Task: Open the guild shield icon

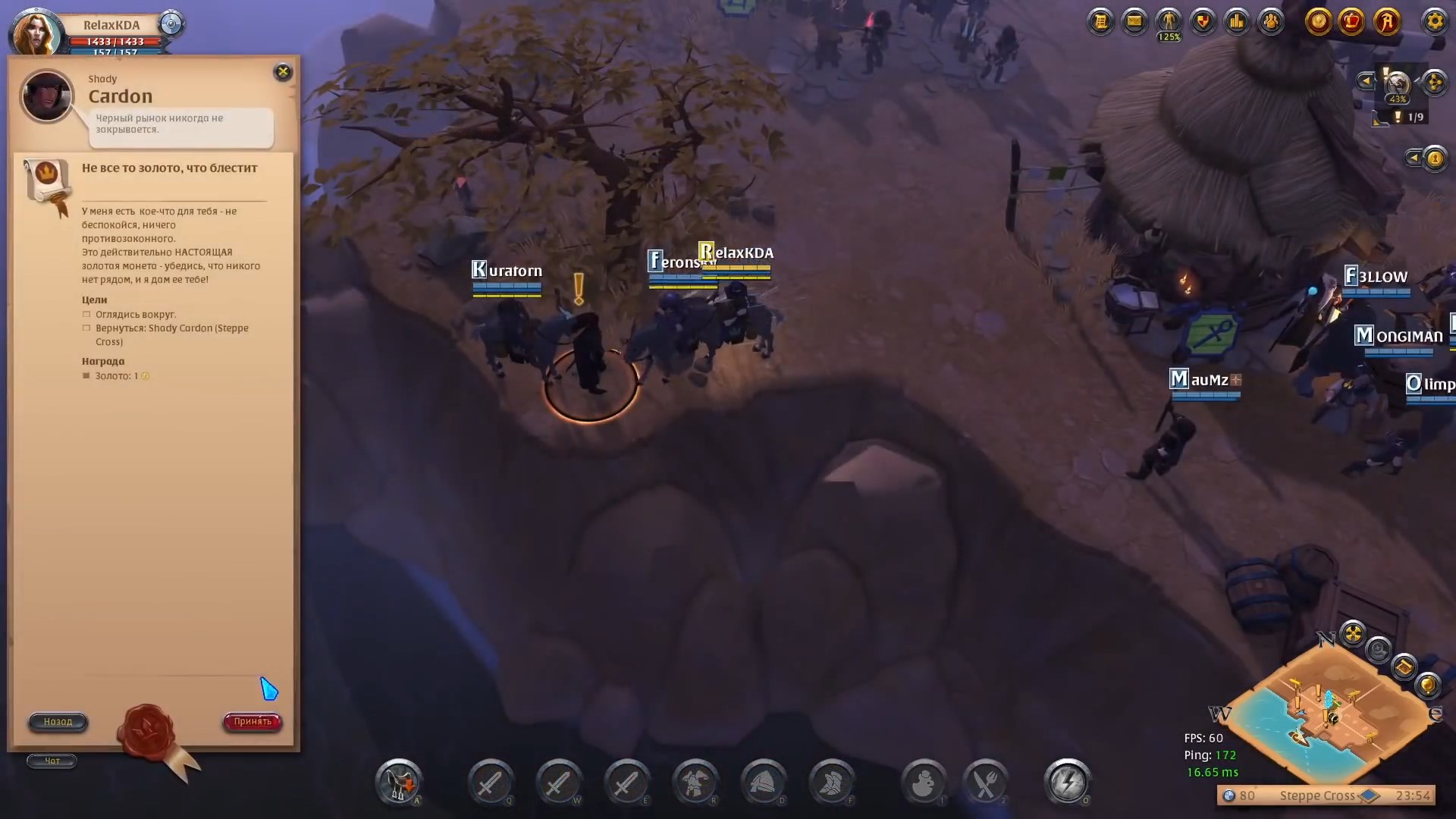Action: pyautogui.click(x=1201, y=21)
